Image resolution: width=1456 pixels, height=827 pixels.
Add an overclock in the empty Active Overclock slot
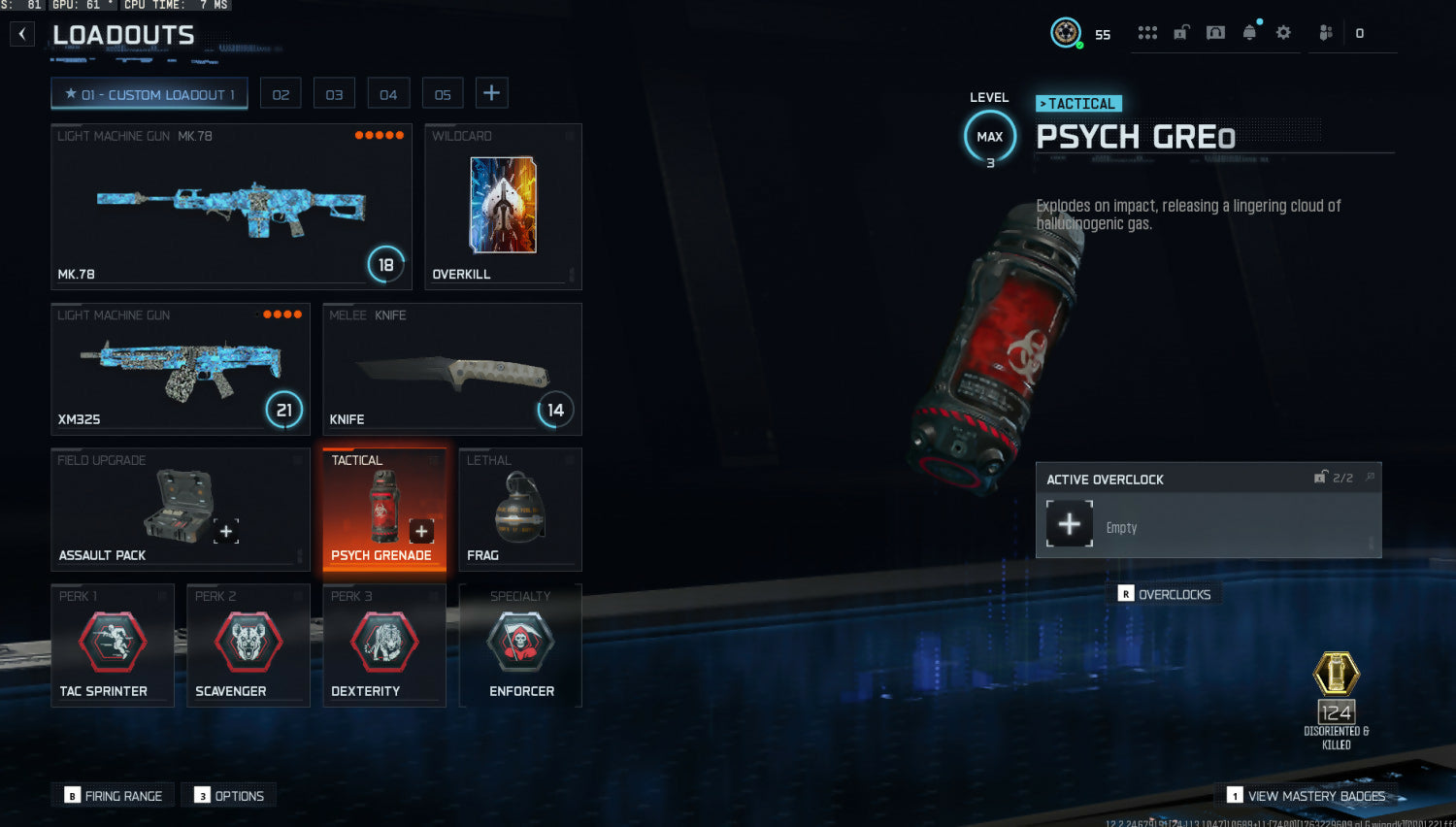(x=1070, y=524)
